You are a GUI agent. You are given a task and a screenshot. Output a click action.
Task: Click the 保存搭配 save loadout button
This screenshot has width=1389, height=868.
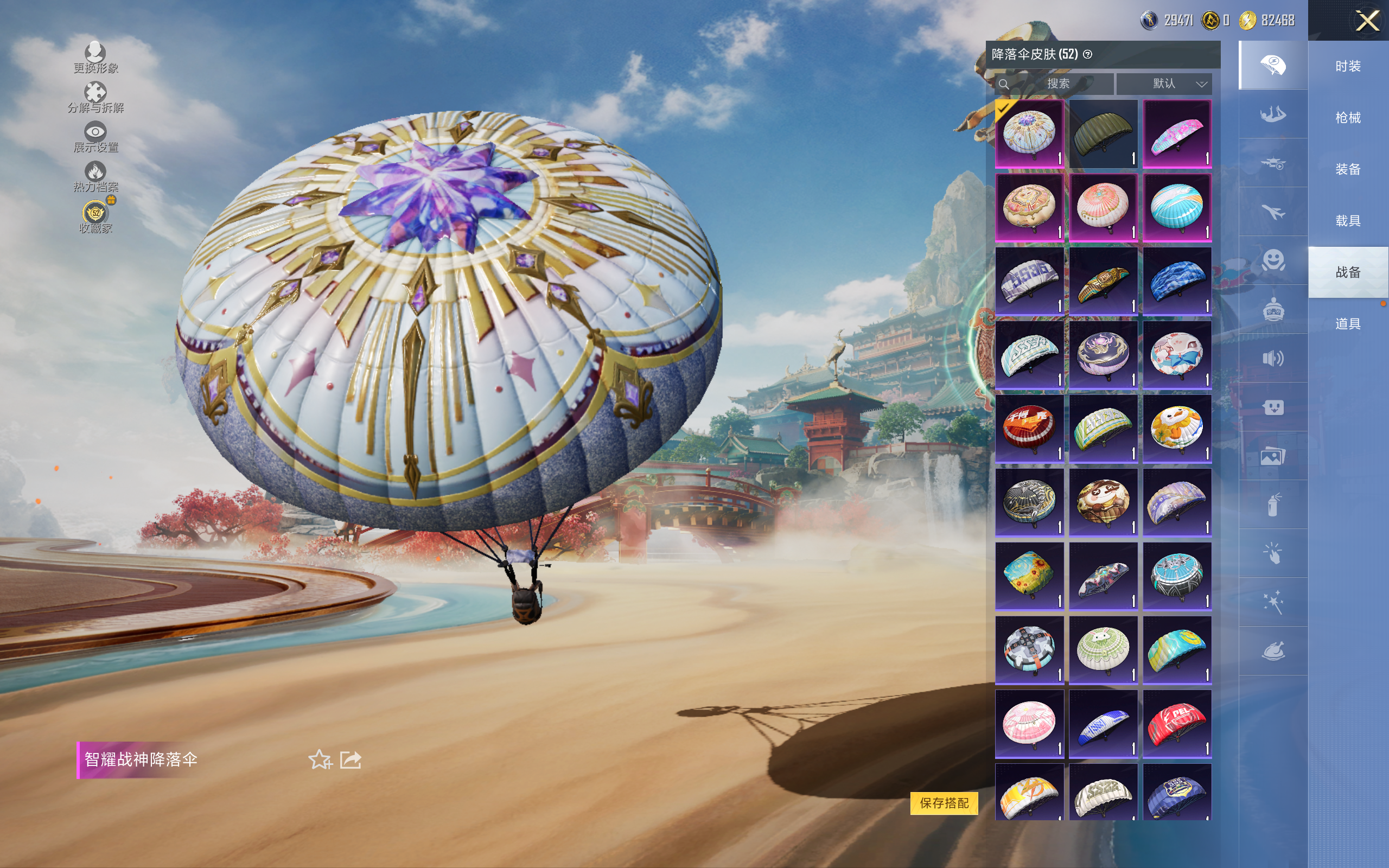coord(944,802)
